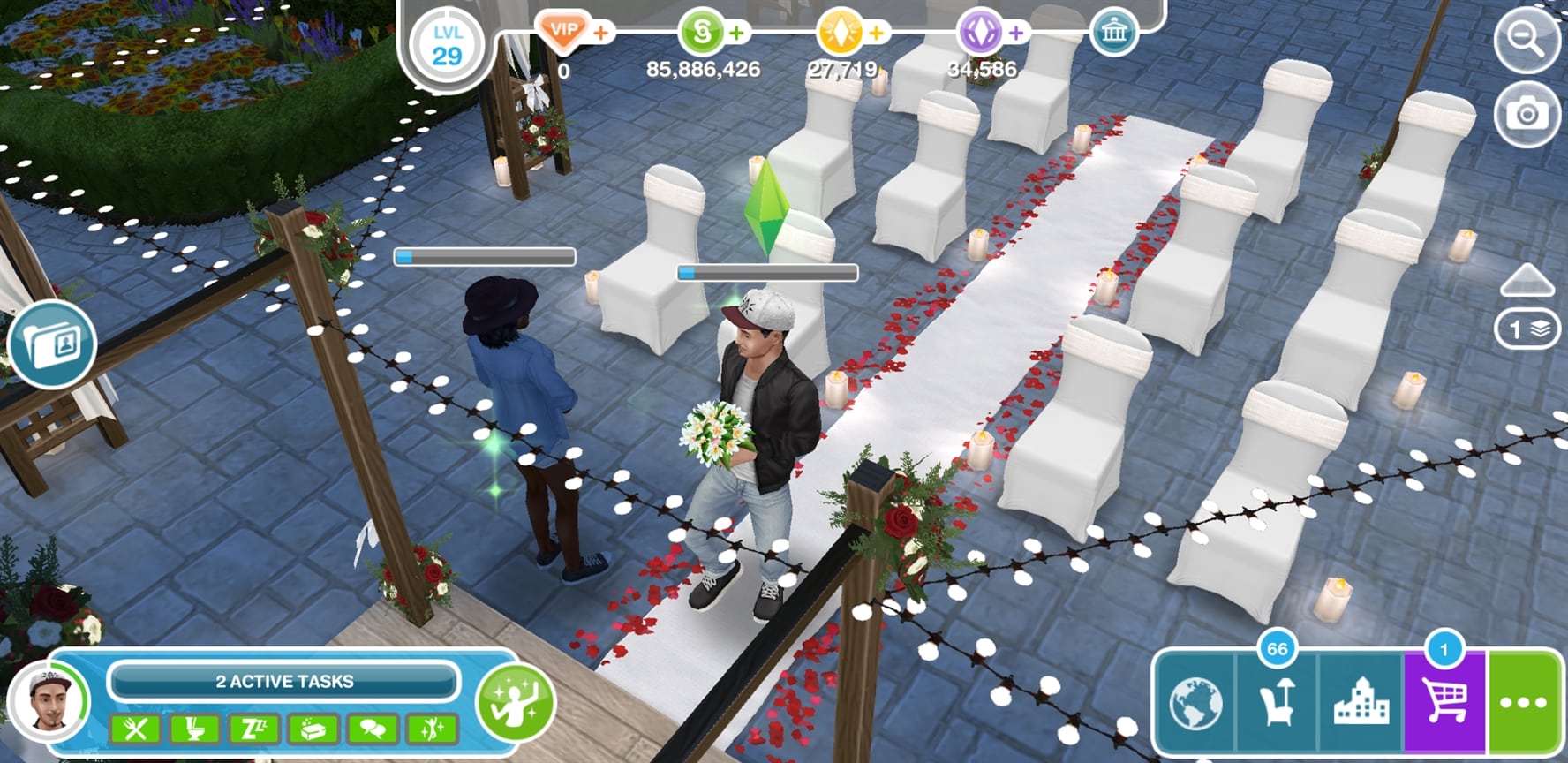Check the energy sleep need icon
Viewport: 1568px width, 763px height.
(253, 729)
